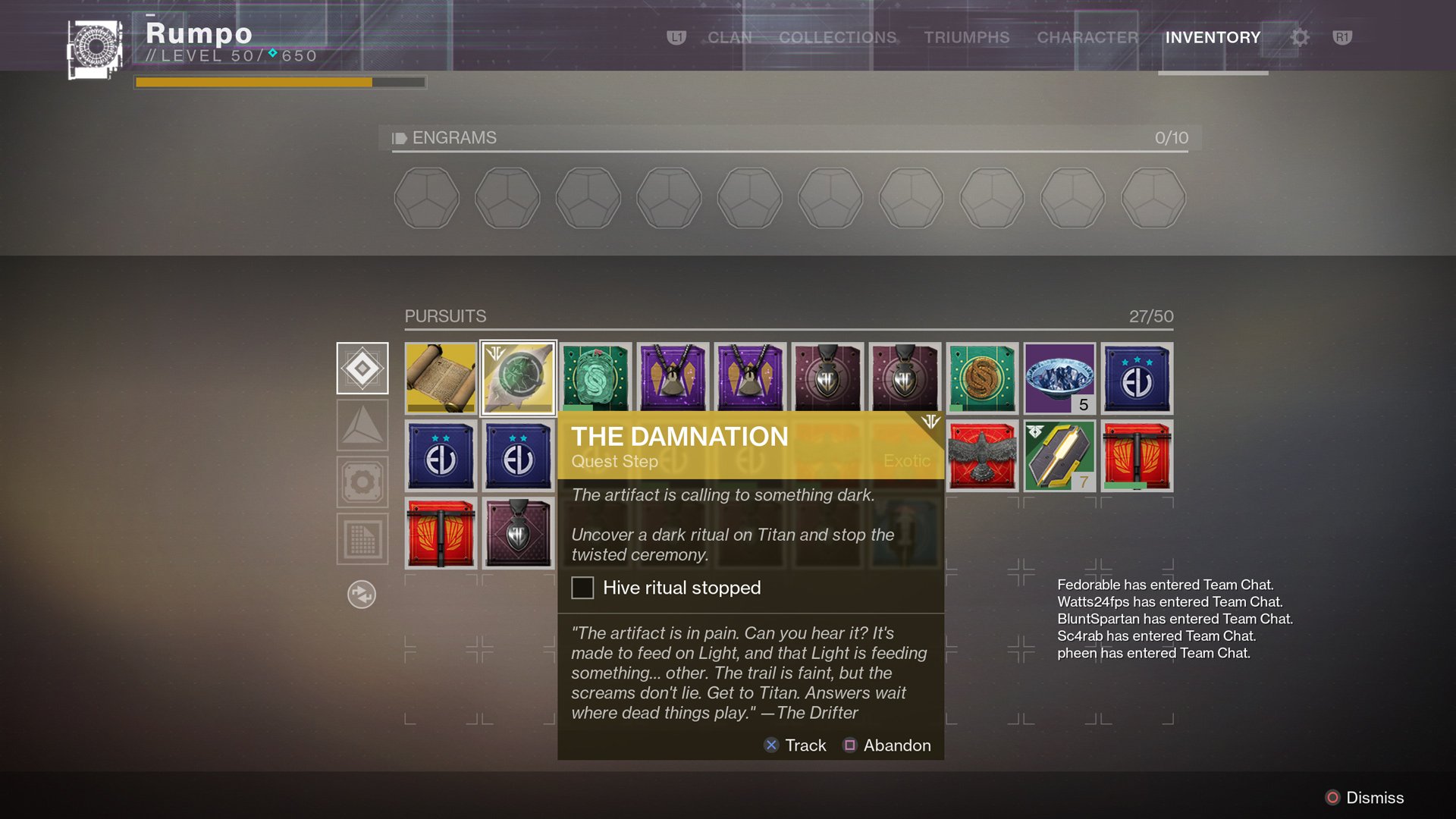
Task: Select the grid-style consumables sidebar icon
Action: click(362, 538)
